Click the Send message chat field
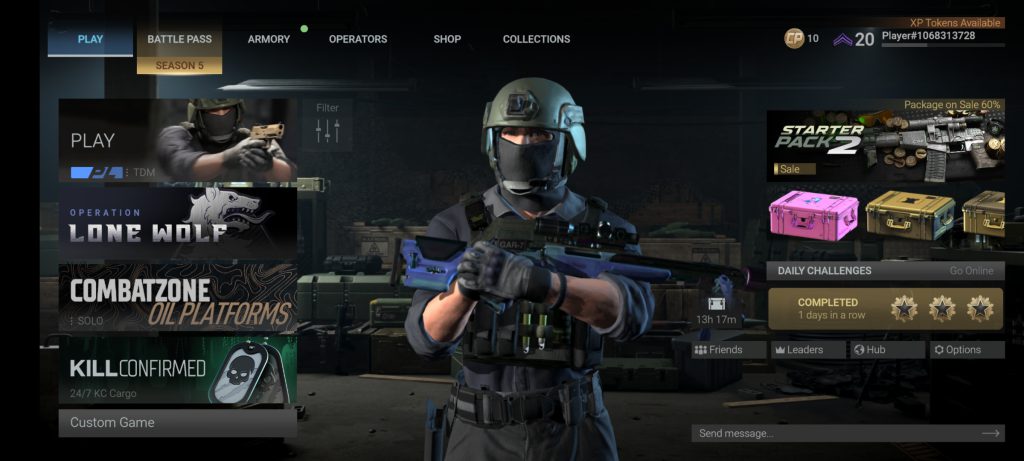Image resolution: width=1024 pixels, height=461 pixels. pos(835,433)
